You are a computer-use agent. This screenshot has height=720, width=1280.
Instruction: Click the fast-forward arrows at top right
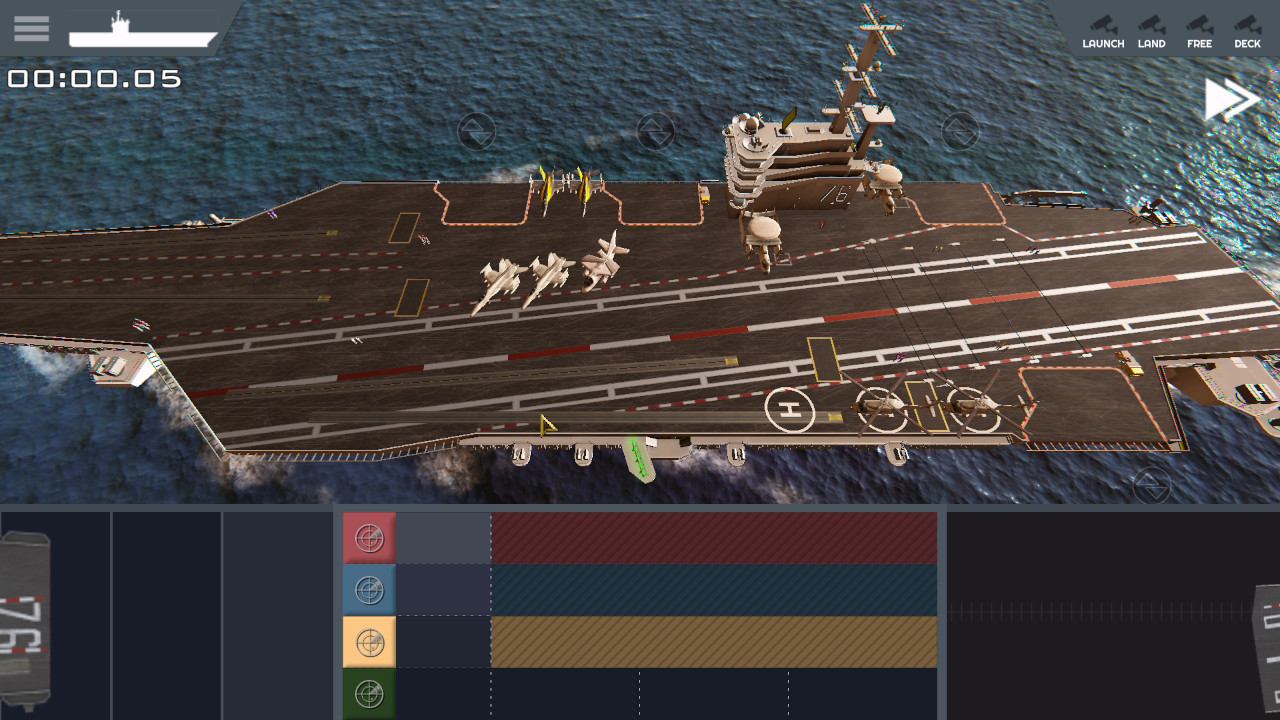(1232, 98)
